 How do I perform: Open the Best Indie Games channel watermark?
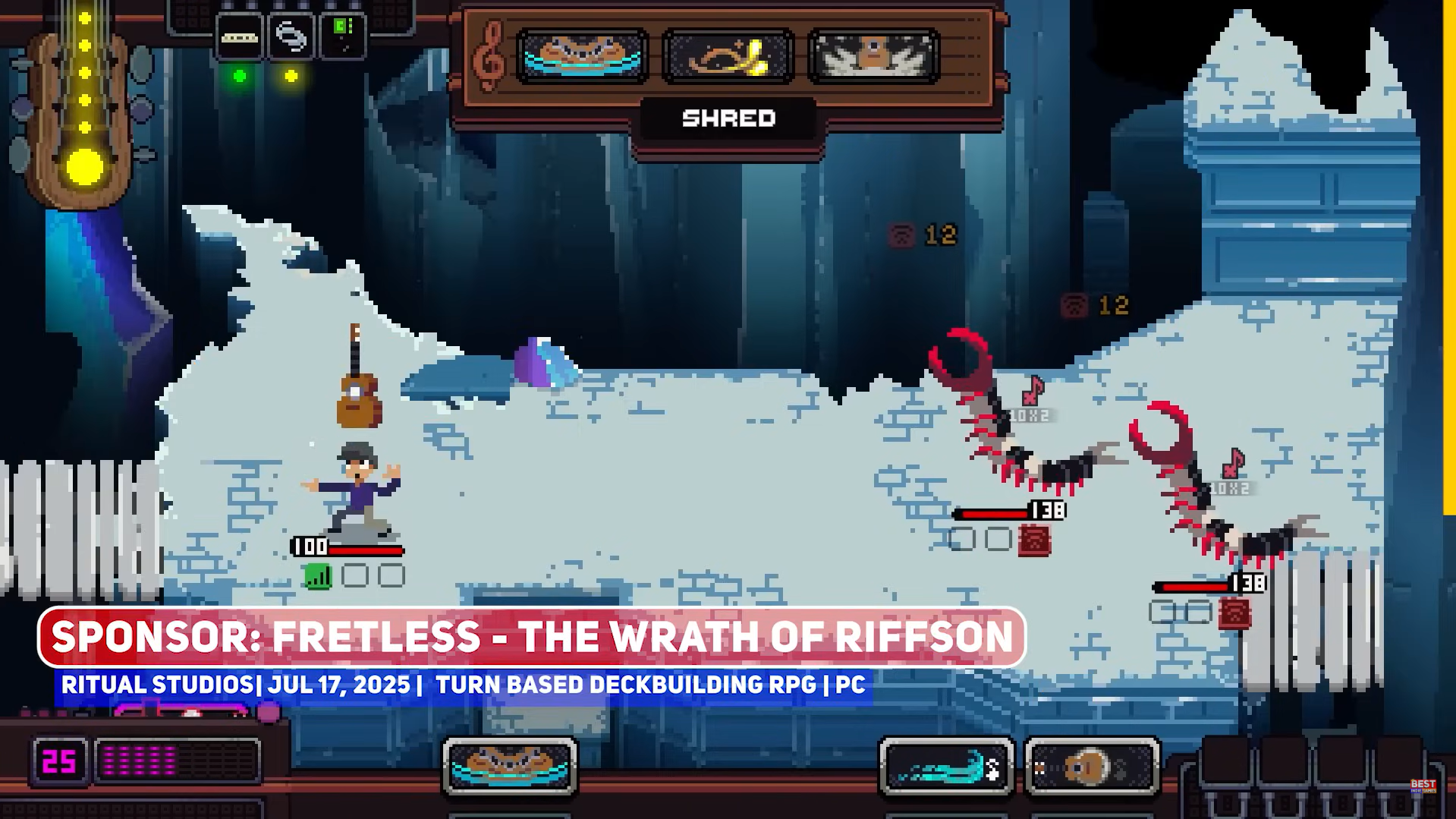tap(1423, 786)
